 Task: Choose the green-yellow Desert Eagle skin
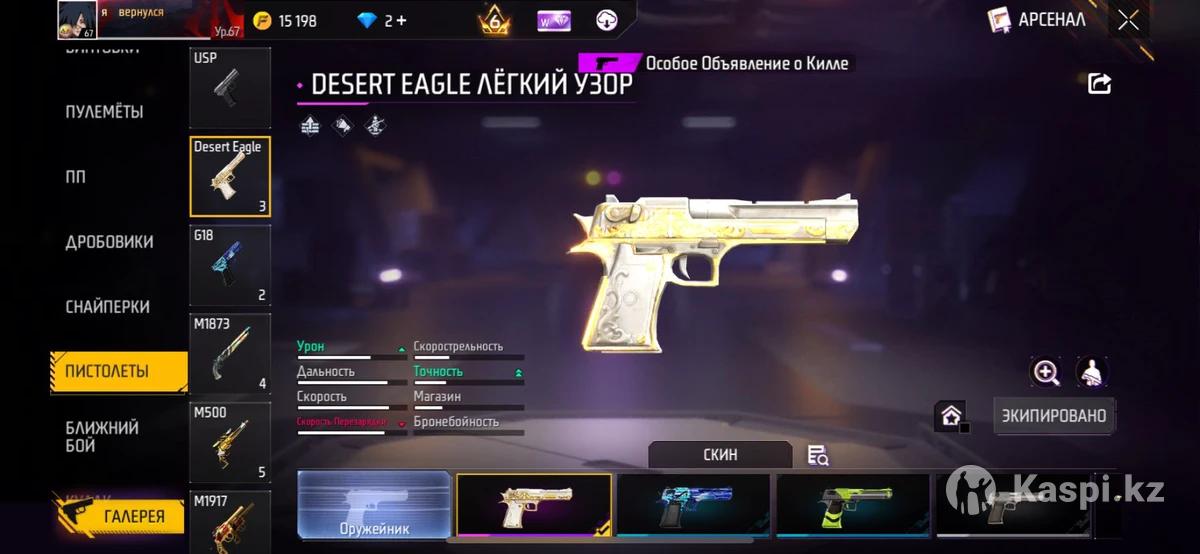click(853, 505)
